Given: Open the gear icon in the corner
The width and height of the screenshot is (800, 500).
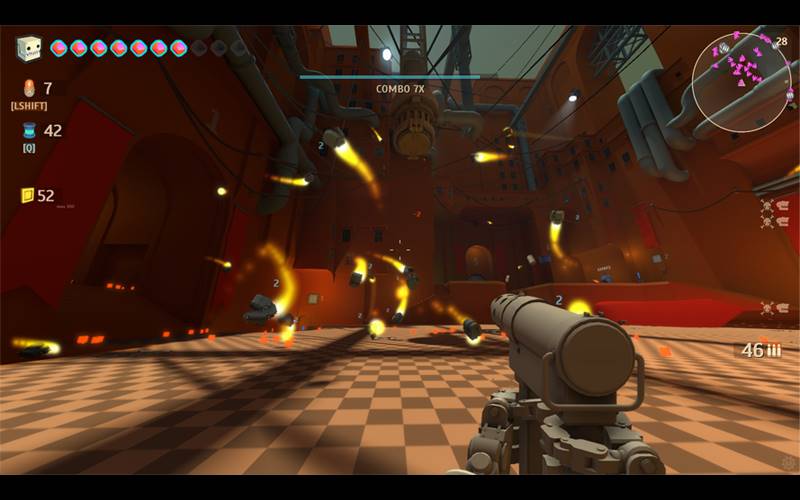Looking at the screenshot, I should [x=788, y=462].
